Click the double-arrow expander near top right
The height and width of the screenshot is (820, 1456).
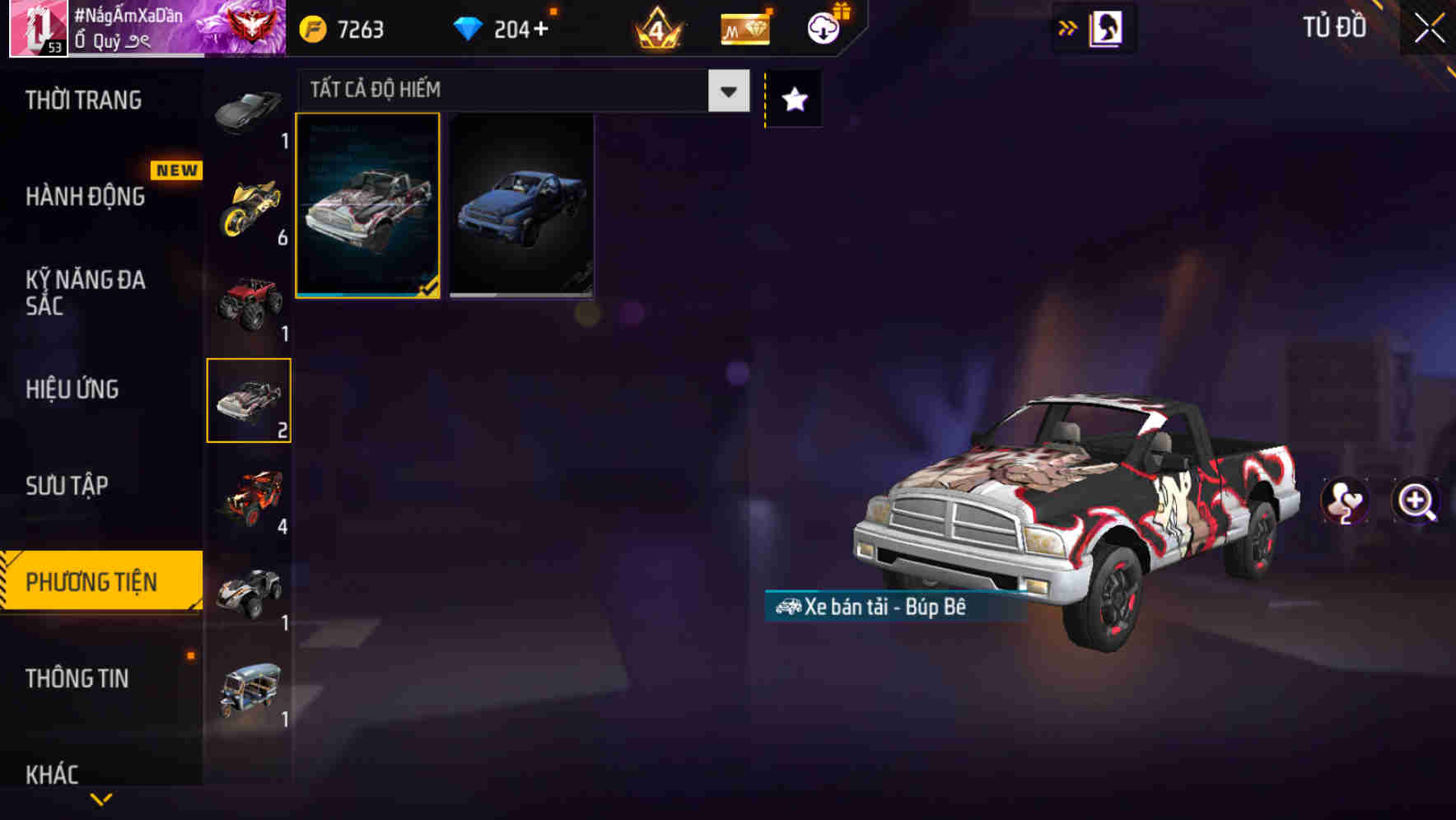point(1067,27)
